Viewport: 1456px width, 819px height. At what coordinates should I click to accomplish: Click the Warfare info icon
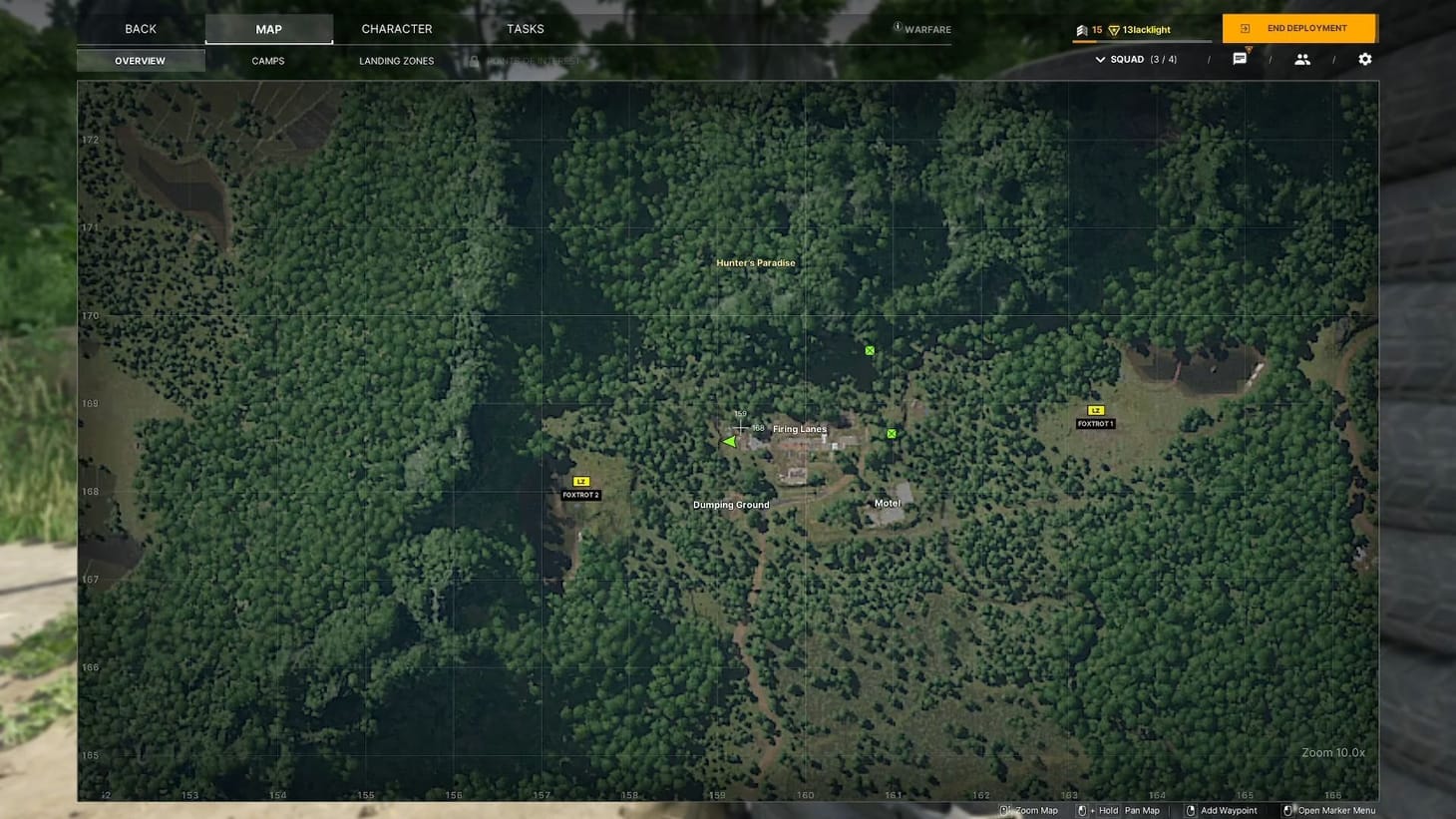click(x=897, y=29)
